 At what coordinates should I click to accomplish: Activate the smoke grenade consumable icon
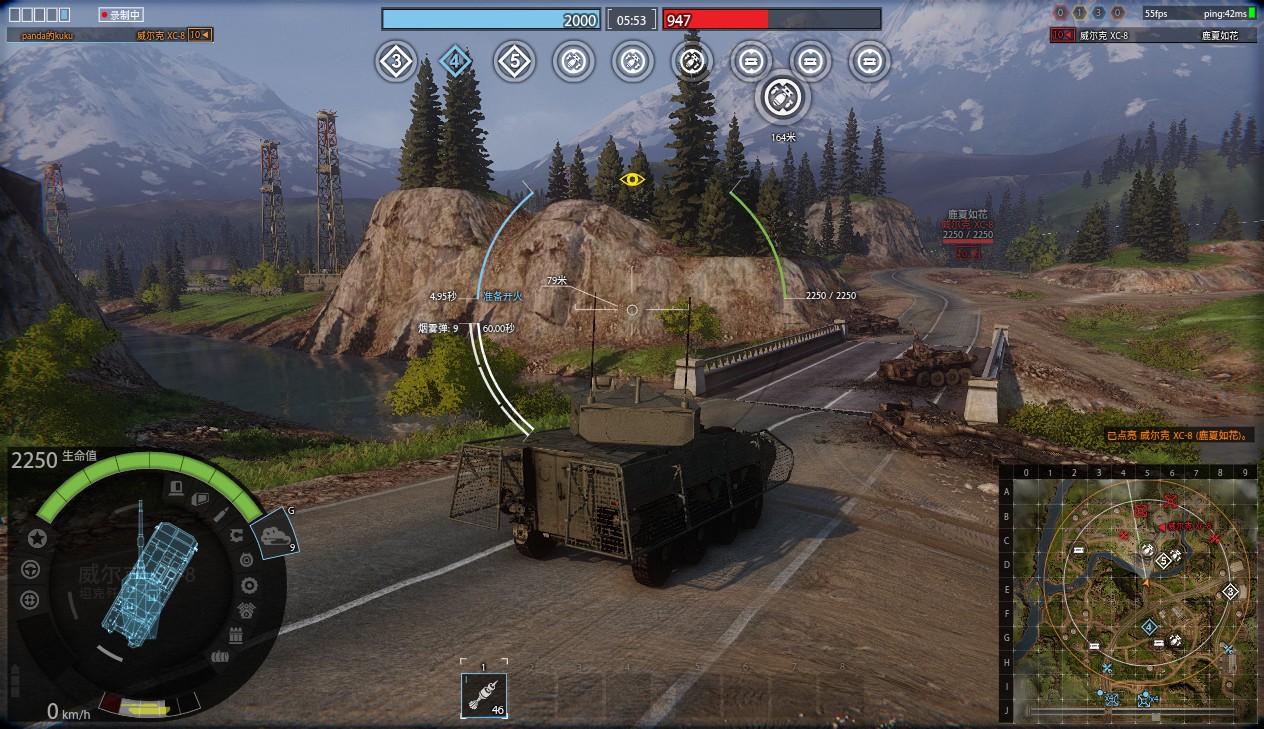274,535
